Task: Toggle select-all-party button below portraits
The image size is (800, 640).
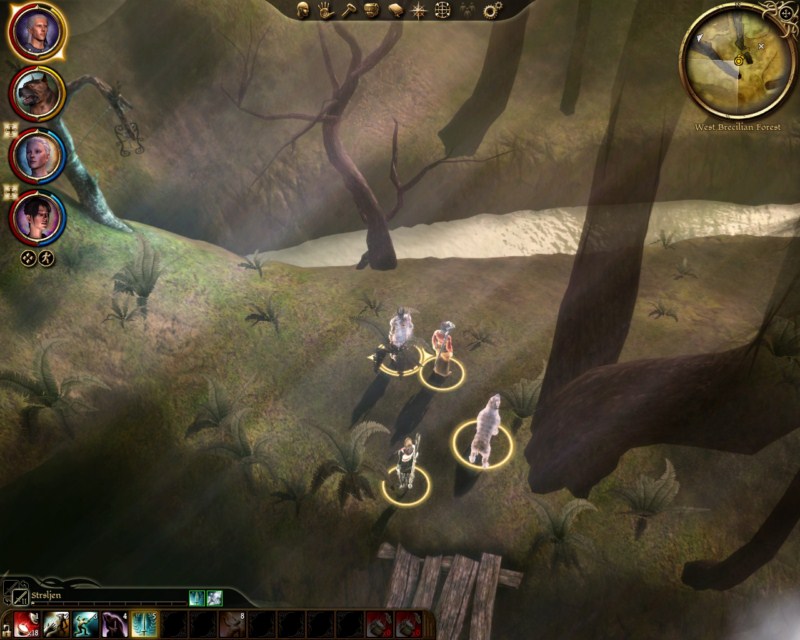Action: coord(29,257)
